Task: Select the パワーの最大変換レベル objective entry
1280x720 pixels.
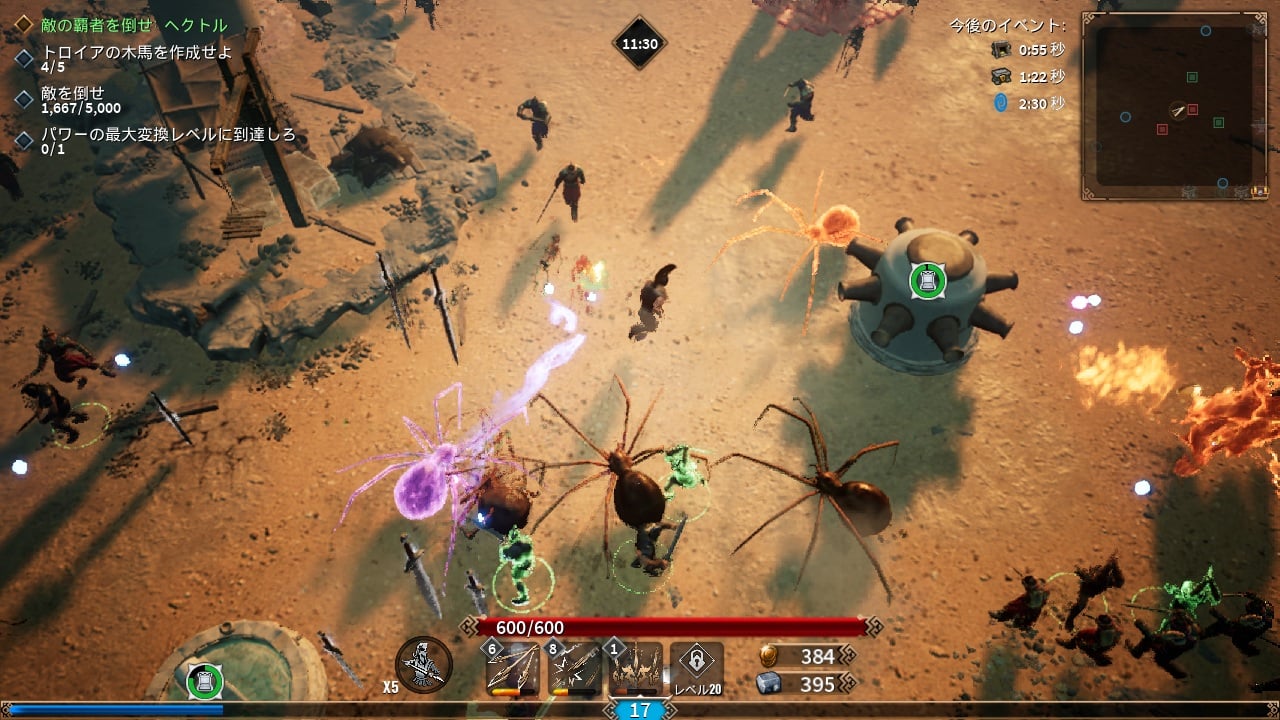Action: [167, 135]
